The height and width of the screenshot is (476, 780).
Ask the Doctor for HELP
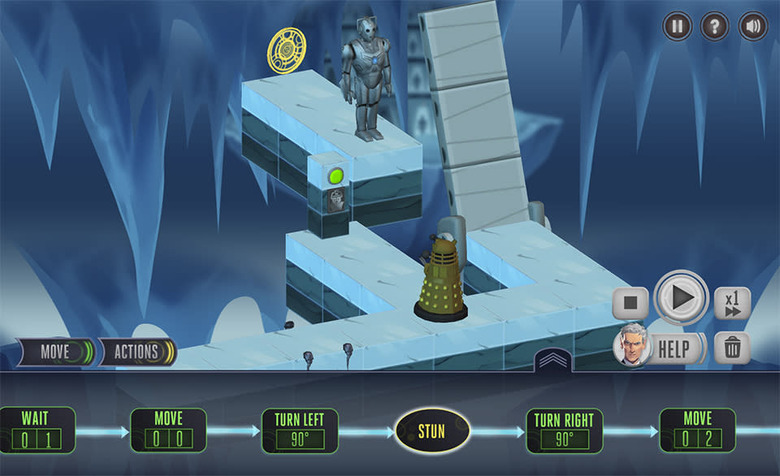[660, 348]
